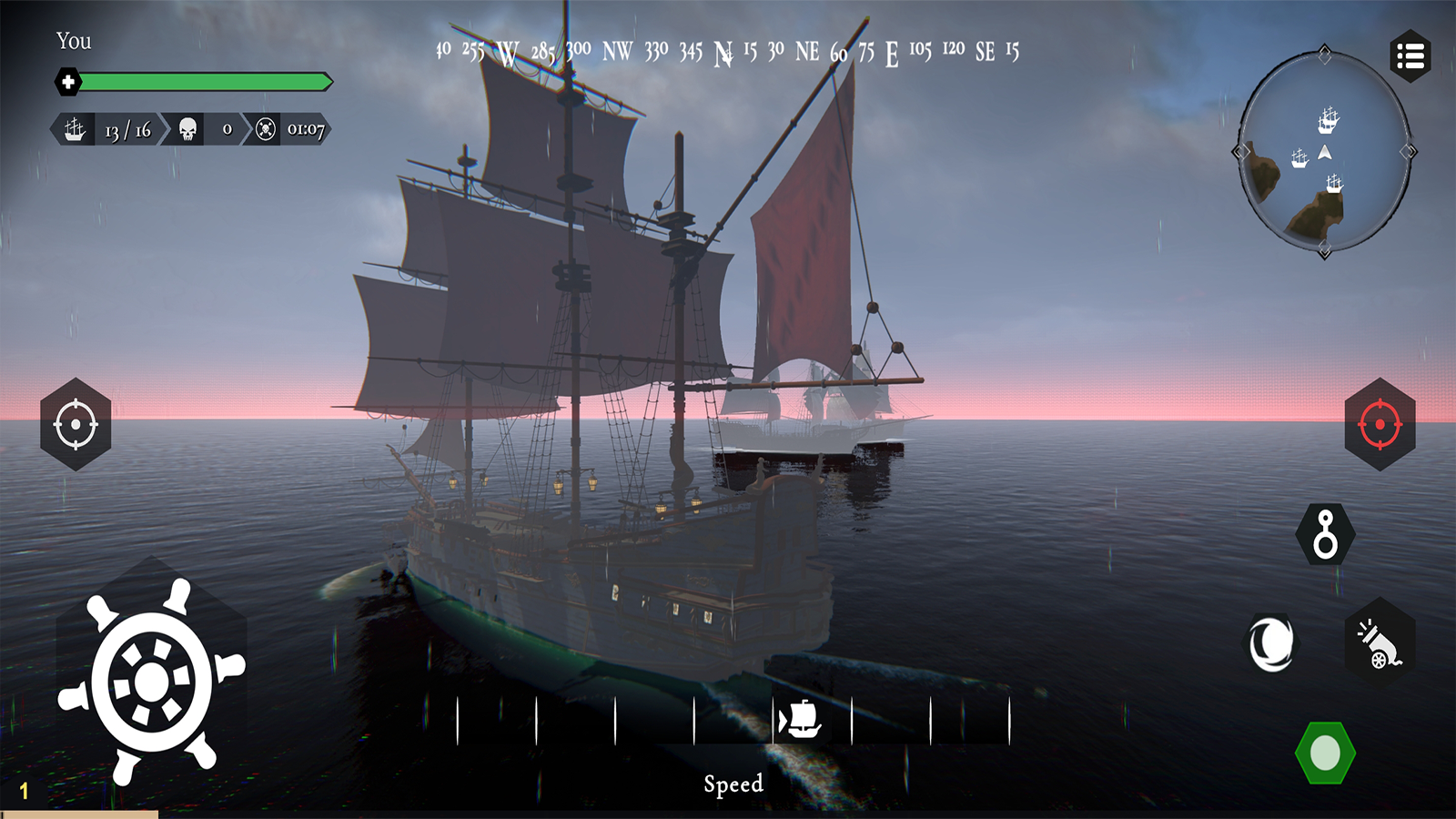Tap the spyglass ring icon button
This screenshot has height=819, width=1456.
pyautogui.click(x=1325, y=535)
